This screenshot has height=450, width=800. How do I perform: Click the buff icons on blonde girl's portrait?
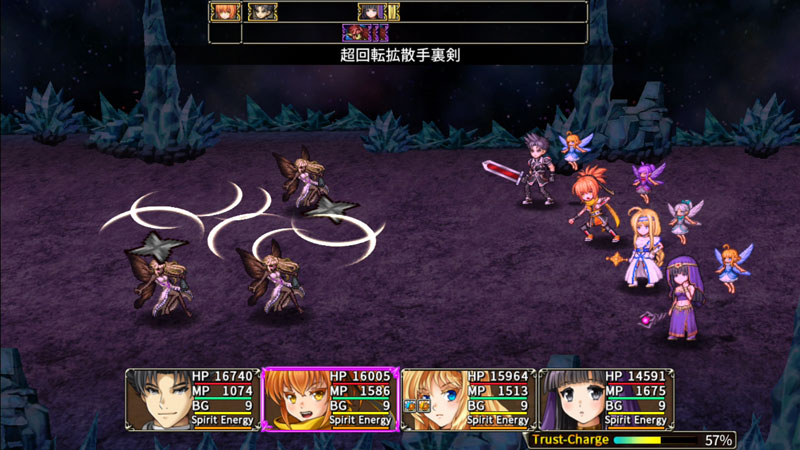416,406
